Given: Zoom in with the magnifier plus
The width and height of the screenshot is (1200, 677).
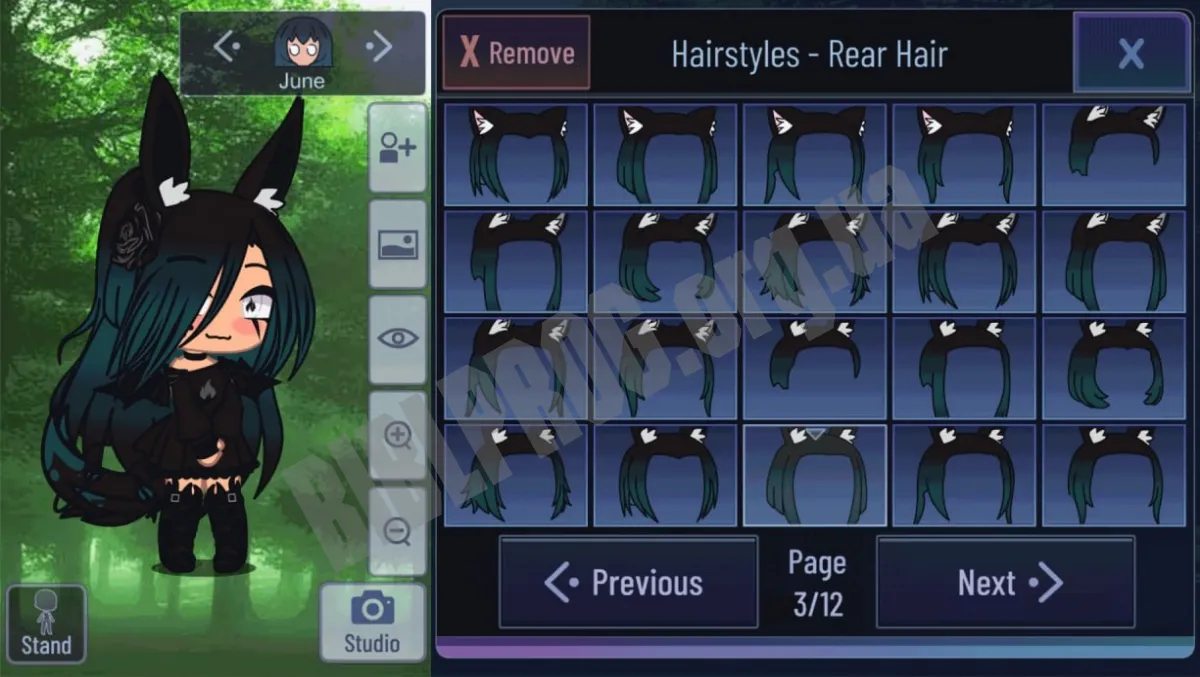Looking at the screenshot, I should pos(397,435).
